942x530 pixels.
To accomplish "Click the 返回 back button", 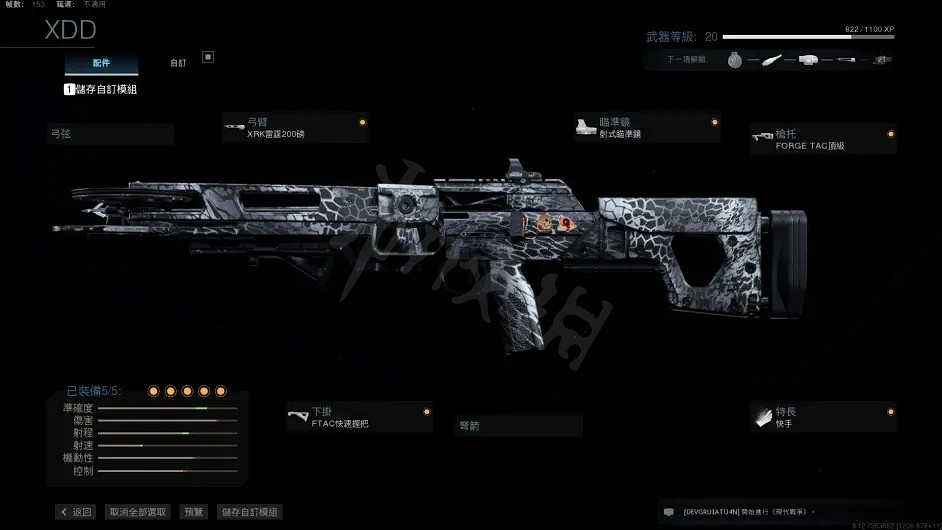I will point(76,512).
